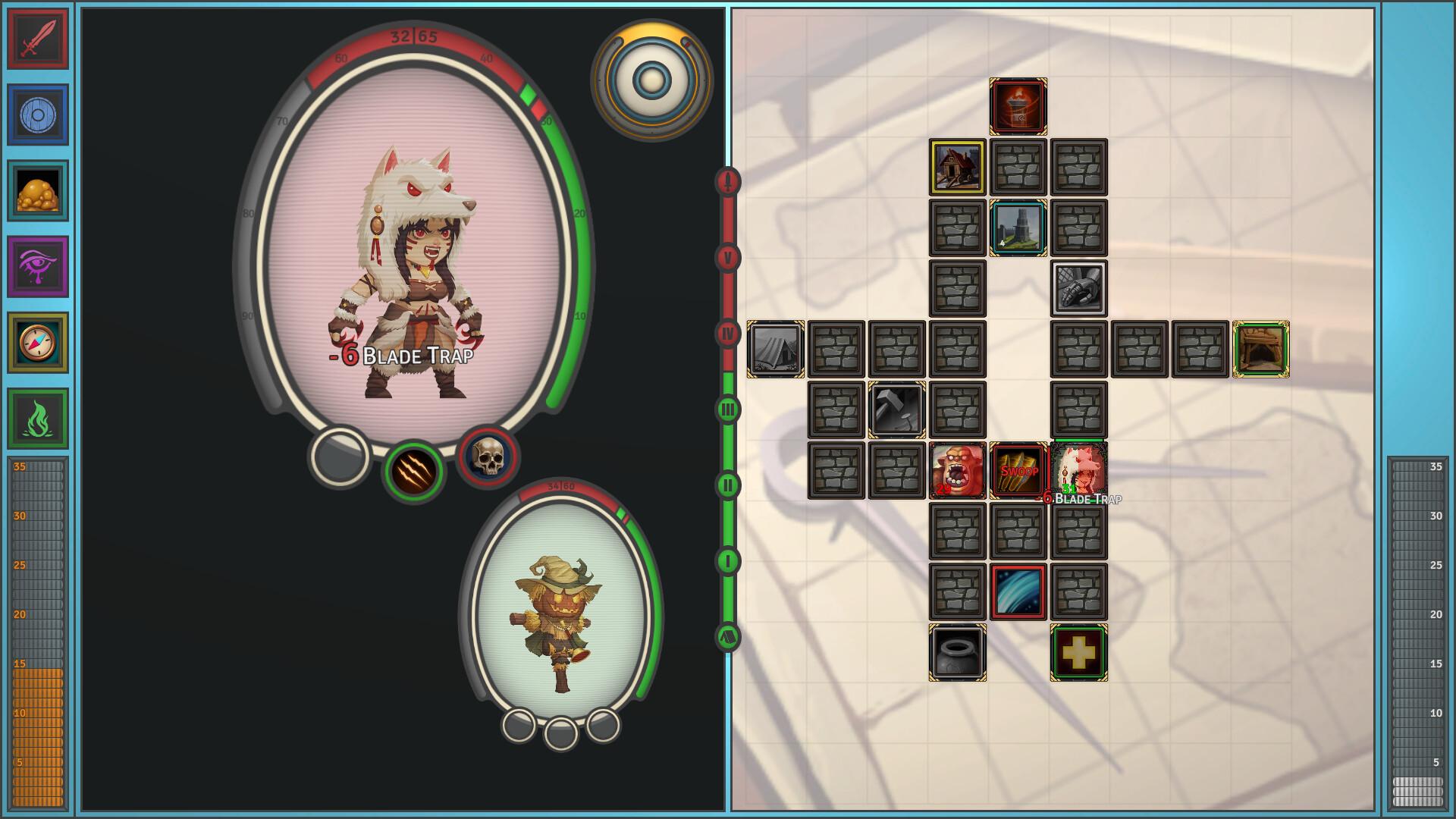Choose the stone tower tile
The width and height of the screenshot is (1456, 819).
[1018, 228]
